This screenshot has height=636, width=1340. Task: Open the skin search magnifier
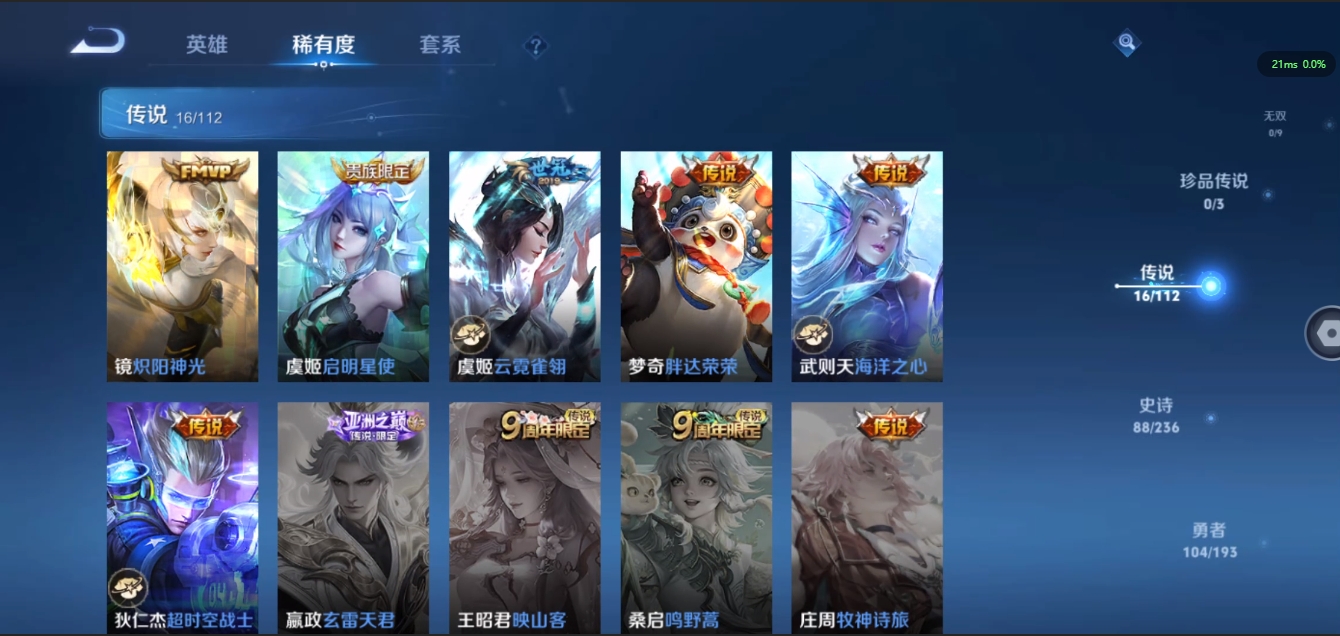click(x=1127, y=43)
